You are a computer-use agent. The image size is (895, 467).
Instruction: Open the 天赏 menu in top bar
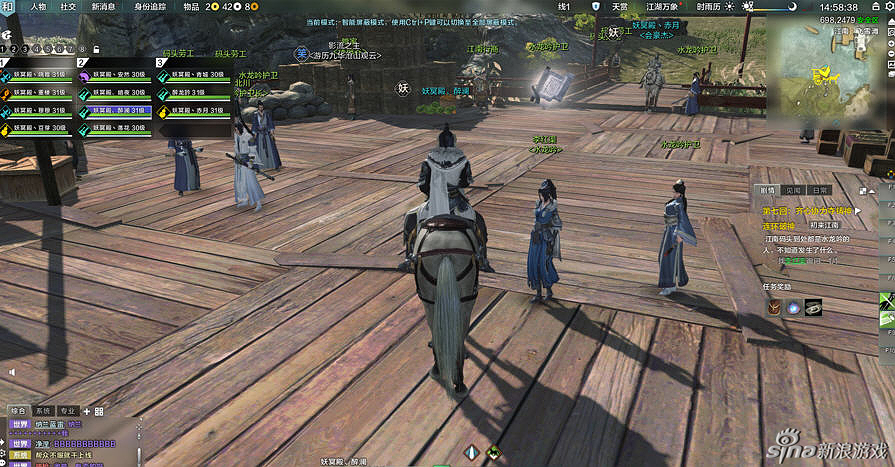click(620, 6)
